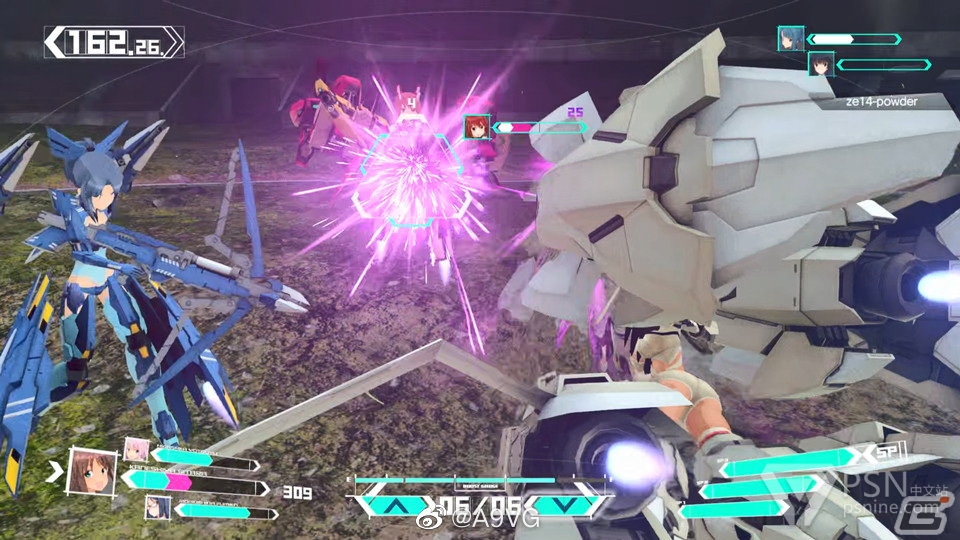Select the red-haired target's portrait
The height and width of the screenshot is (540, 960).
click(x=476, y=128)
